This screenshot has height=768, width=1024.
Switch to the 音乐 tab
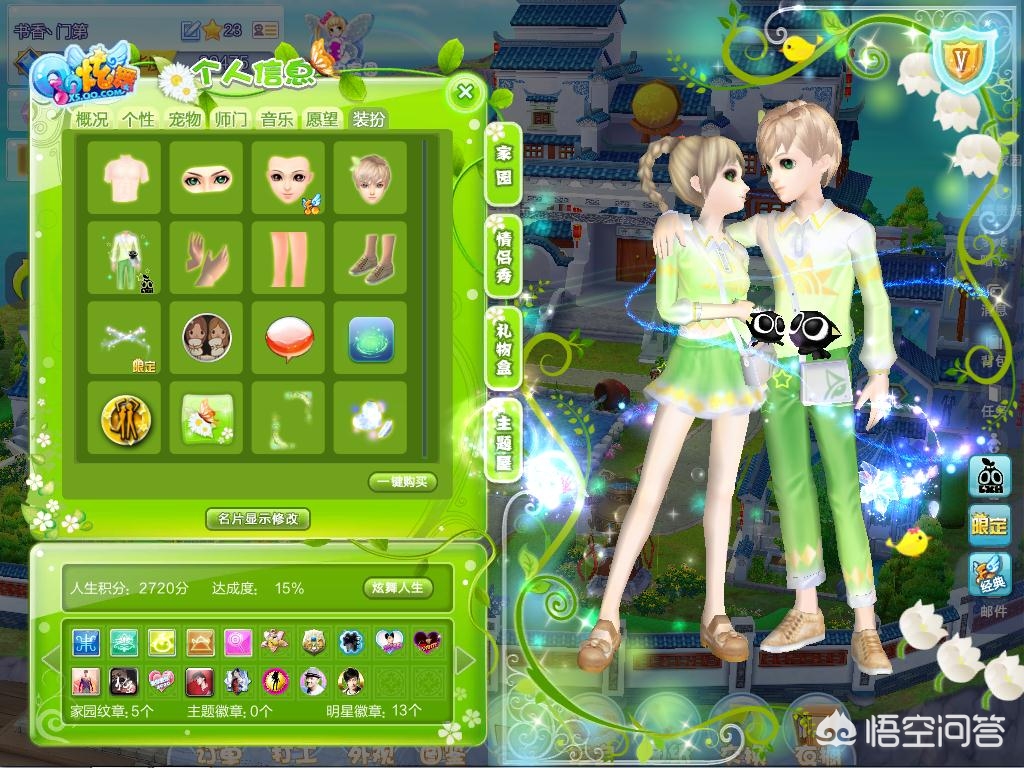click(277, 119)
